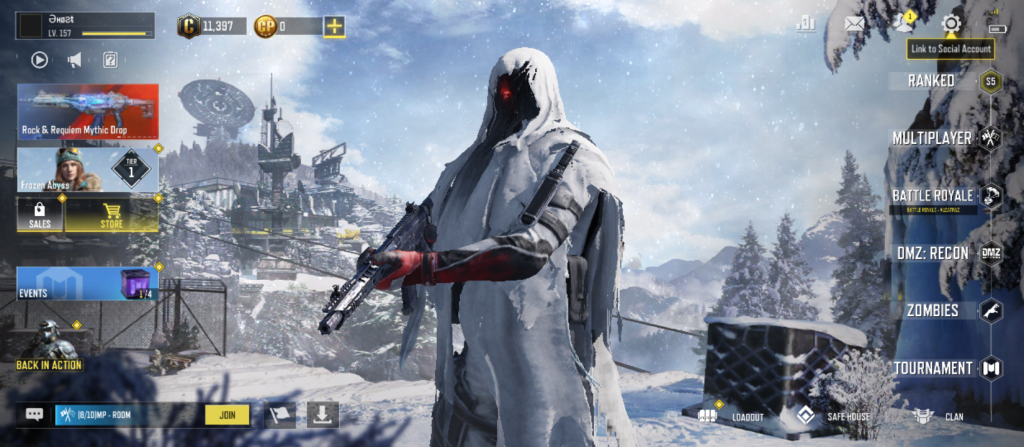Viewport: 1024px width, 447px height.
Task: Check the mail envelope inbox
Action: click(854, 24)
